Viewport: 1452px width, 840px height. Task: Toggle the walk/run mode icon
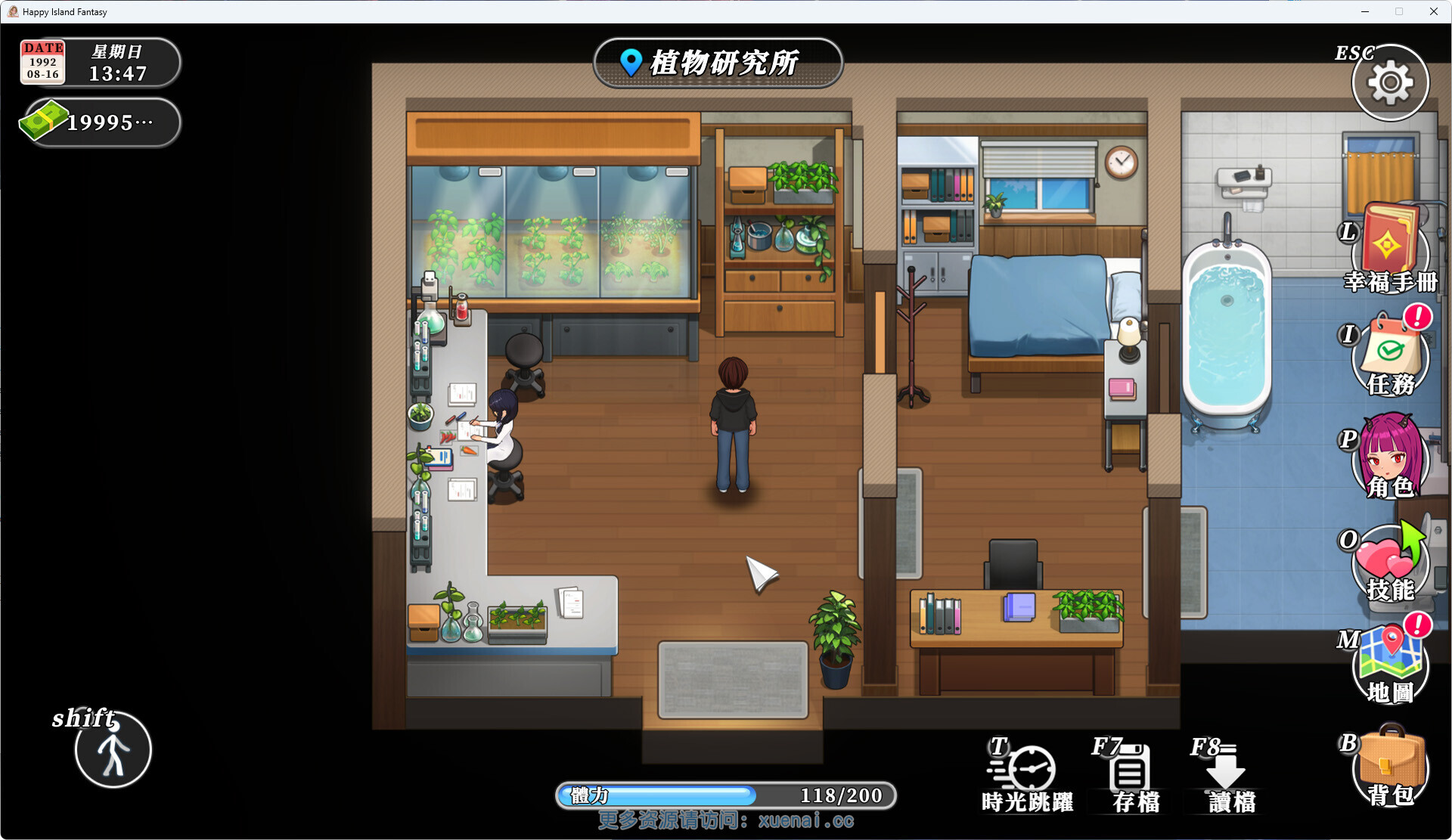(x=113, y=749)
